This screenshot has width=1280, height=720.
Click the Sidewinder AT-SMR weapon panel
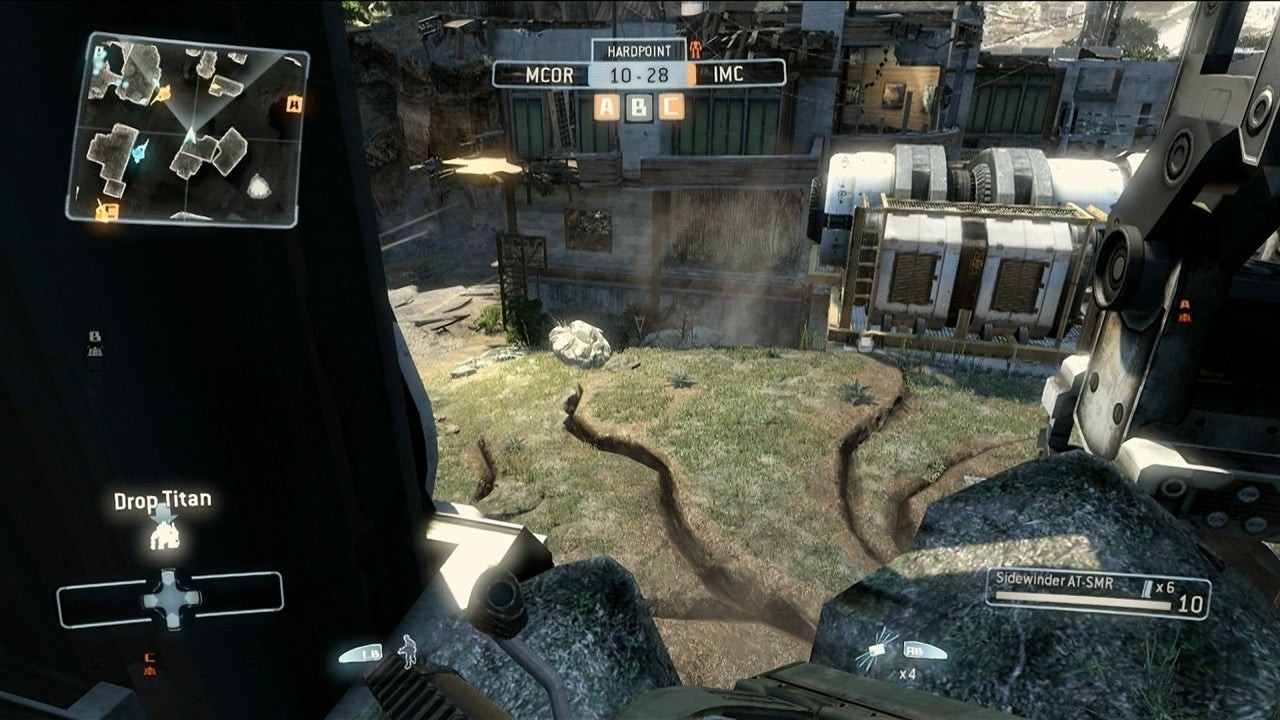pos(1097,593)
